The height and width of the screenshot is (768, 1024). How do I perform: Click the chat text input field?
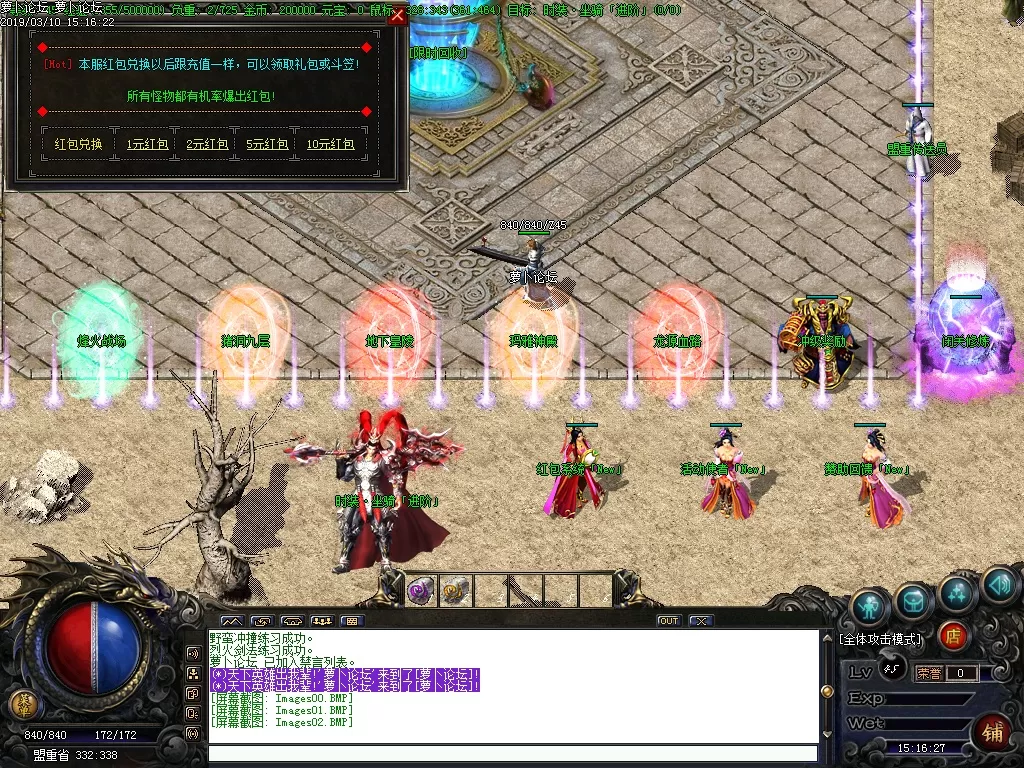(512, 754)
